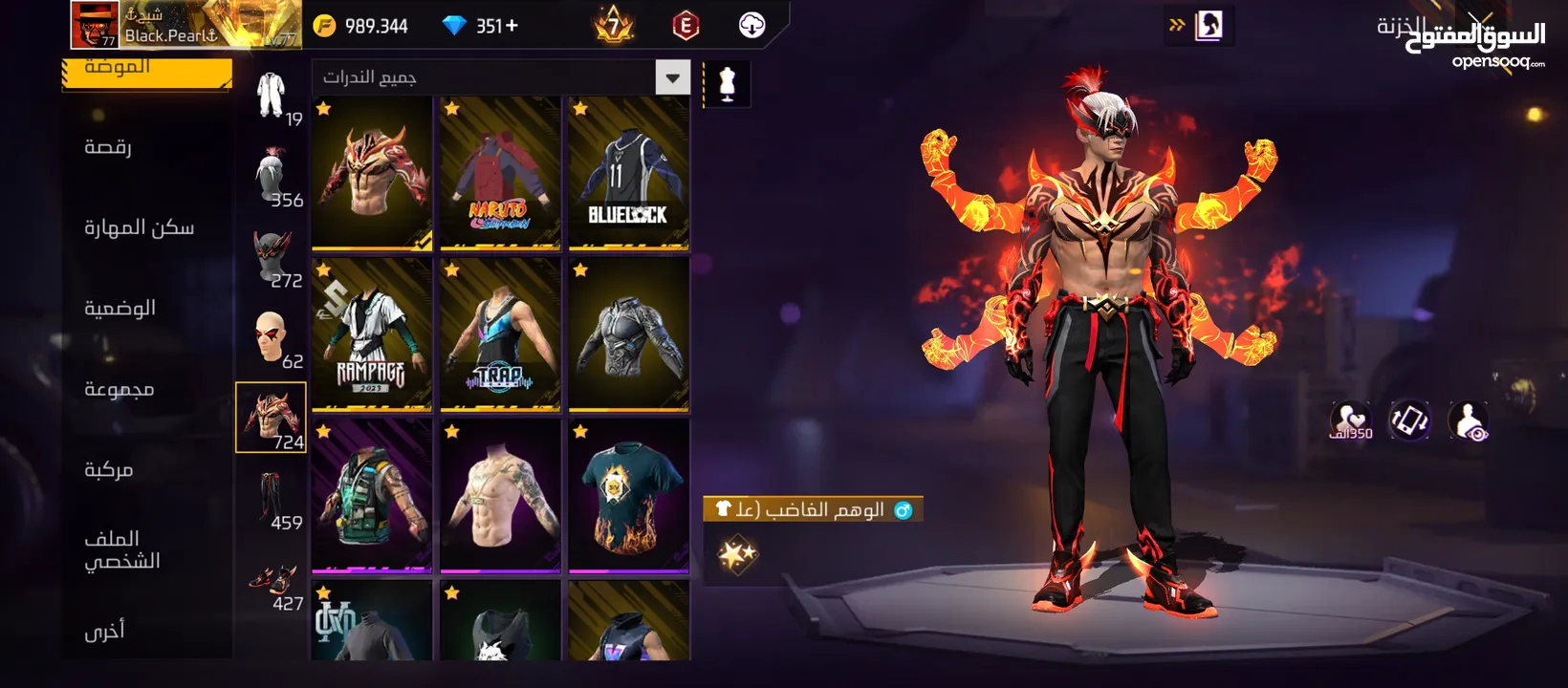This screenshot has height=688, width=1568.
Task: Add diamonds with the plus button
Action: coord(512,26)
